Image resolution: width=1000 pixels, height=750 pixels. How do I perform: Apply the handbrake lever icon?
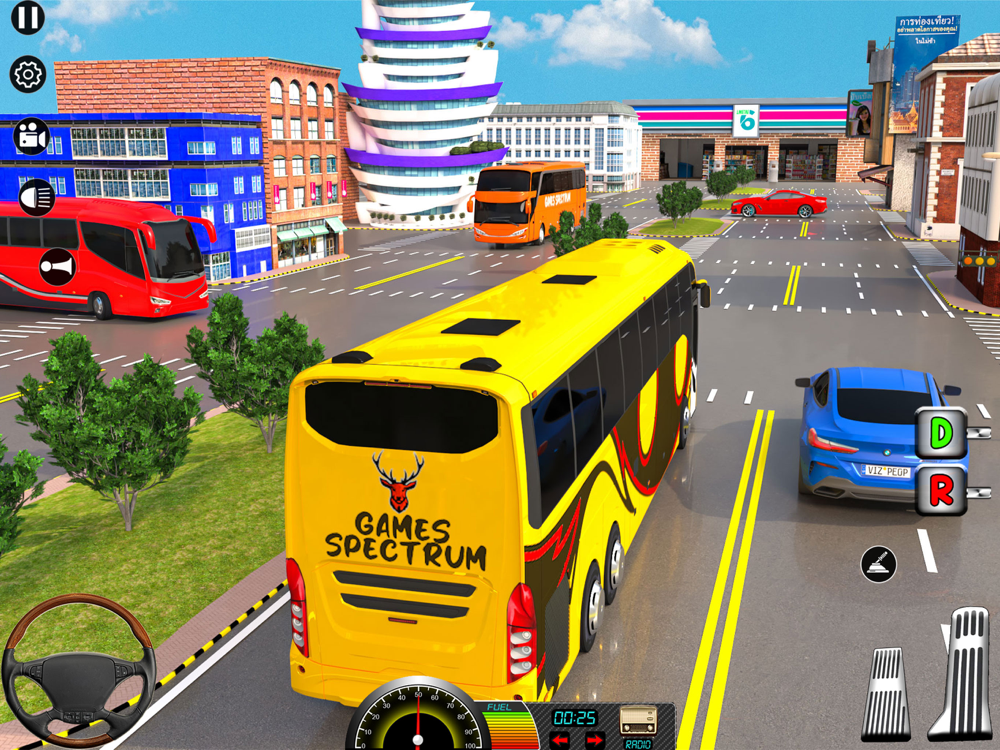click(879, 565)
